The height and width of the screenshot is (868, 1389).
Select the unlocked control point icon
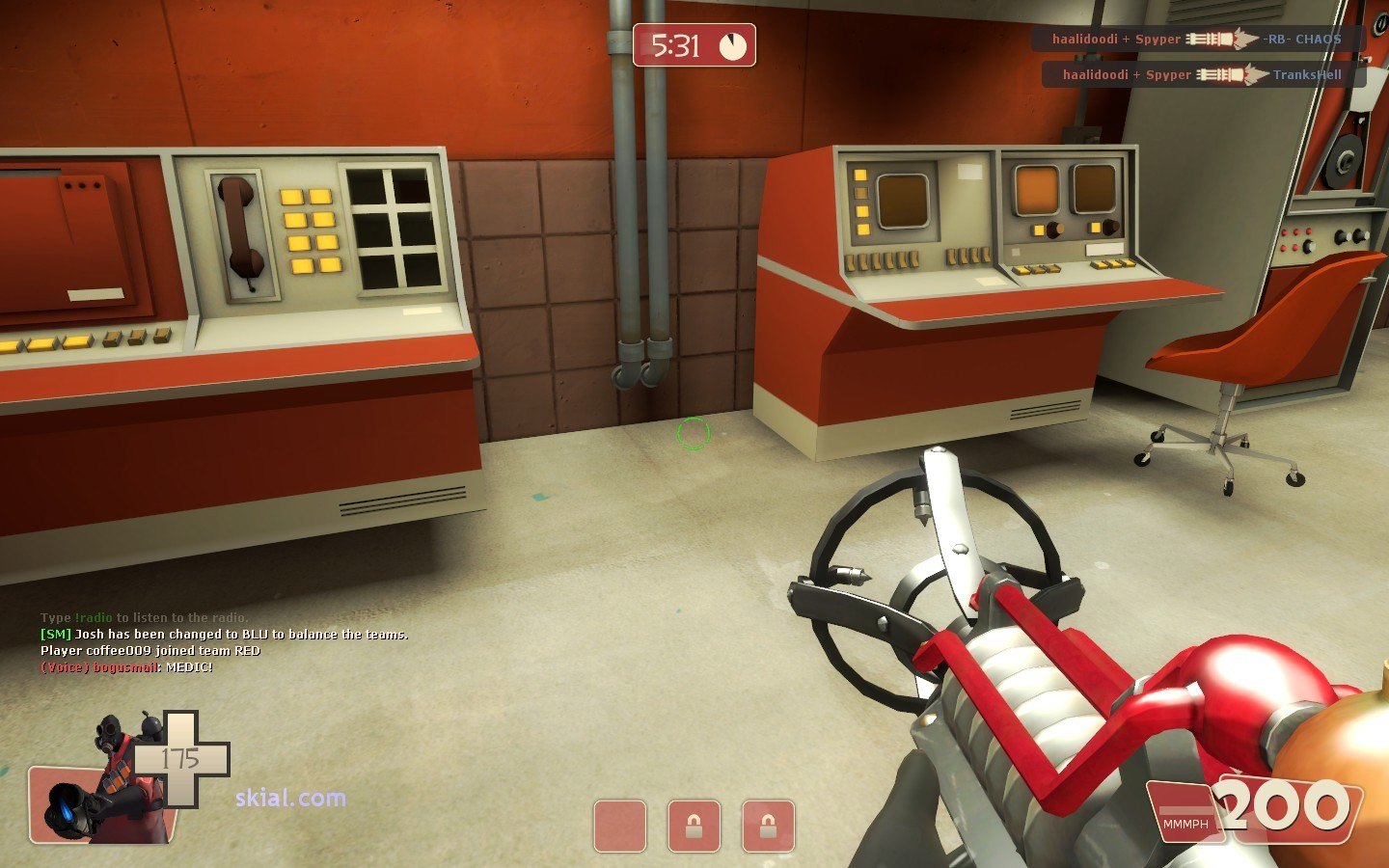619,827
